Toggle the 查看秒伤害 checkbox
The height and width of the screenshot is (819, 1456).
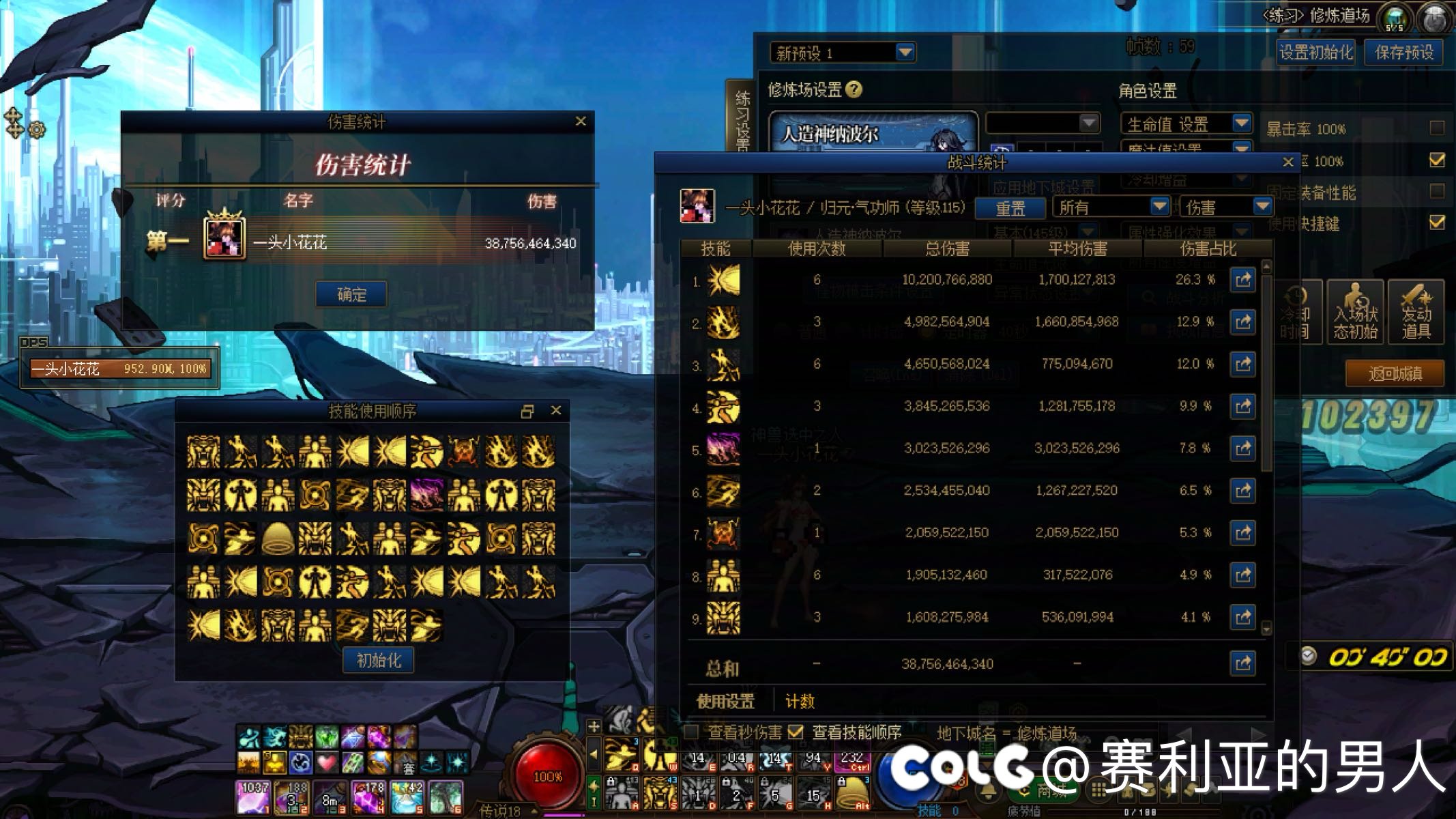coord(691,733)
